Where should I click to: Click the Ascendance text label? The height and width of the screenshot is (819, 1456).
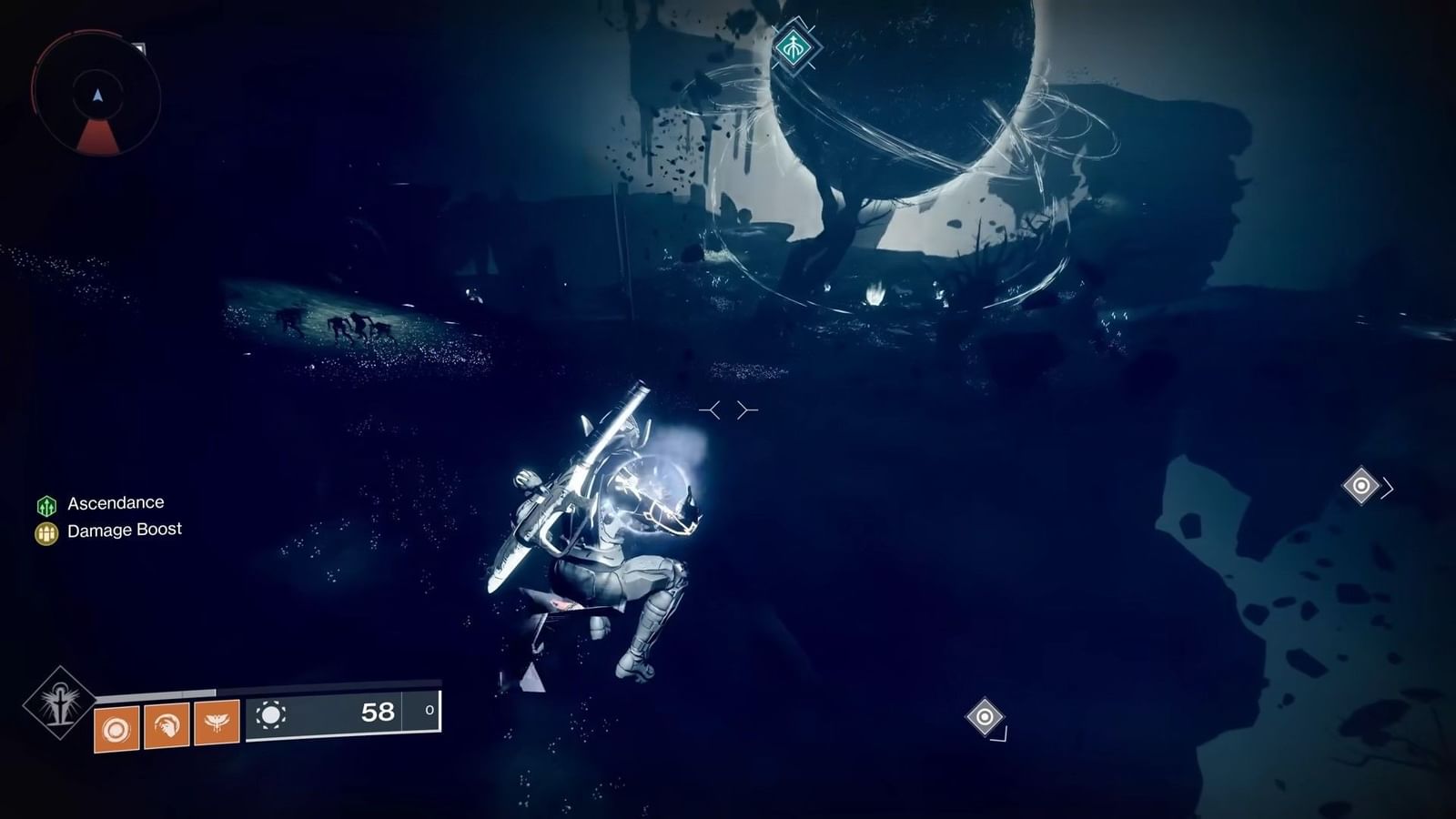[116, 501]
